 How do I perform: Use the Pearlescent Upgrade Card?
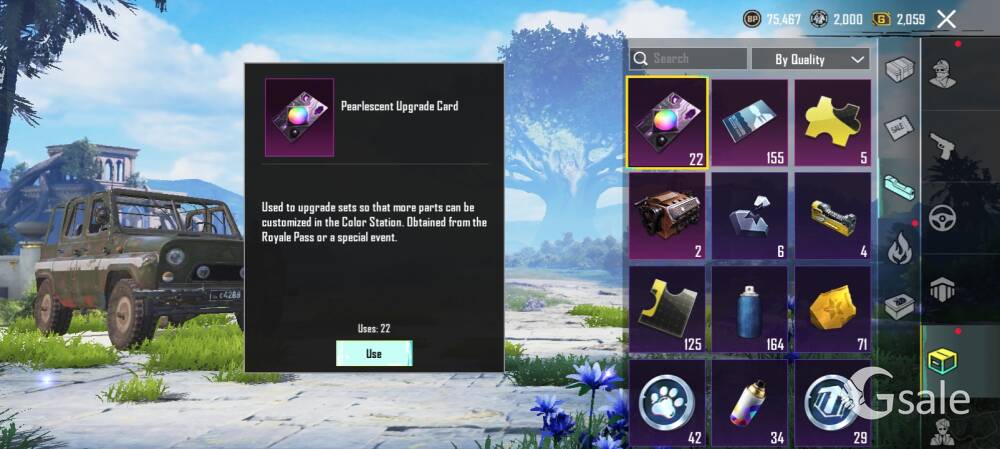(x=374, y=353)
